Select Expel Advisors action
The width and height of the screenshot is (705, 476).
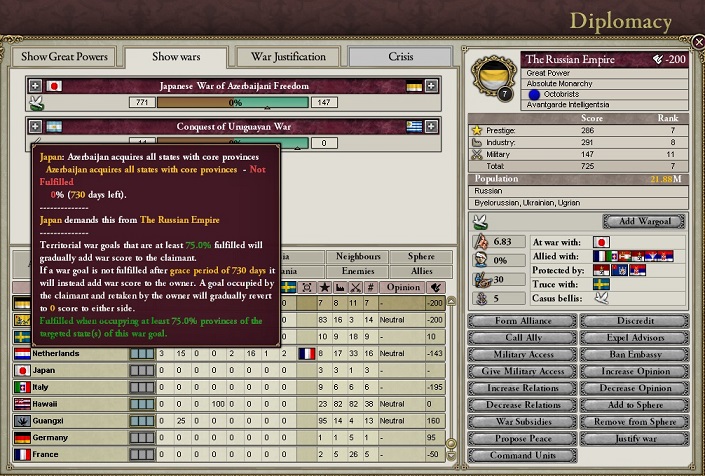tap(634, 338)
